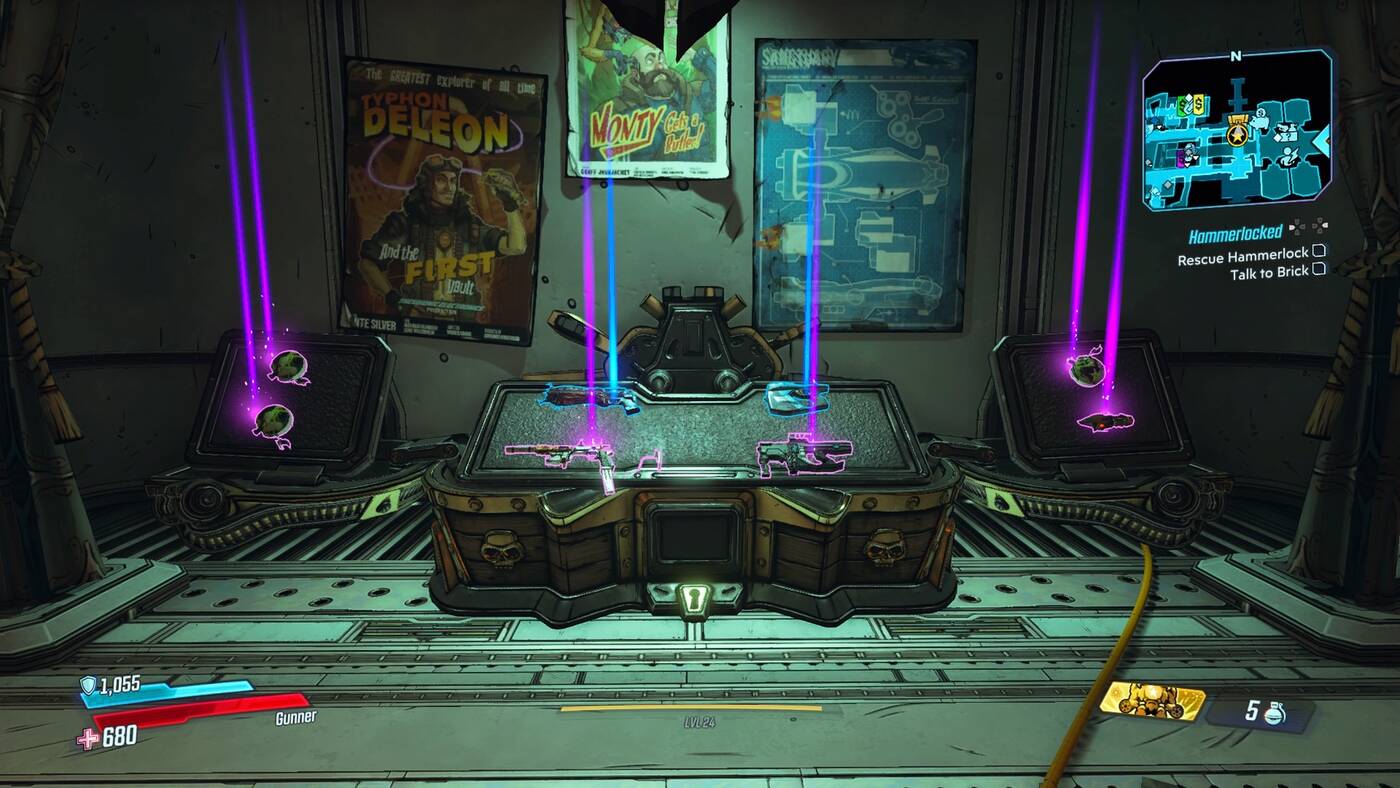
Task: Toggle the green ammo vending icon on minimap
Action: (x=1183, y=103)
